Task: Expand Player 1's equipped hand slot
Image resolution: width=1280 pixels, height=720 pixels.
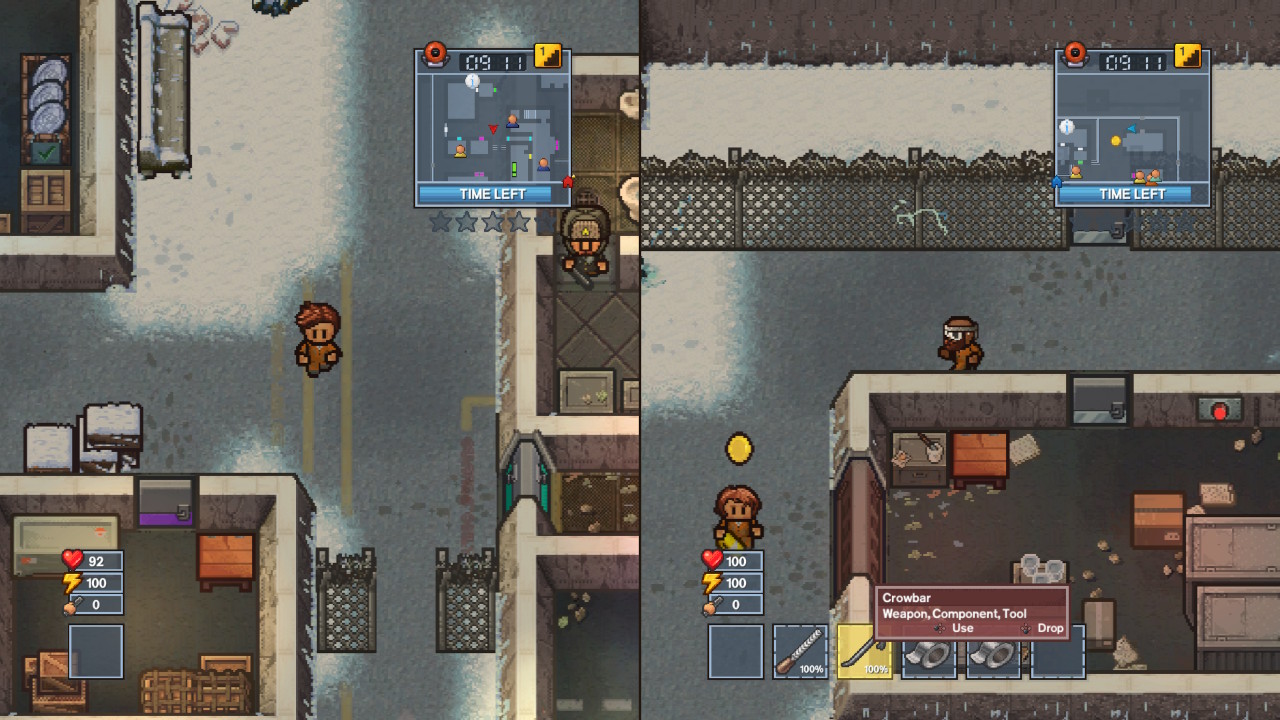Action: [95, 650]
